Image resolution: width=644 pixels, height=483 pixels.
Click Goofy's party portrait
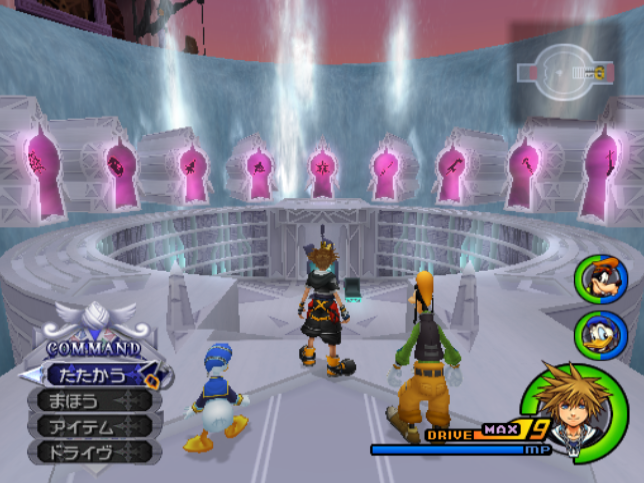point(595,277)
